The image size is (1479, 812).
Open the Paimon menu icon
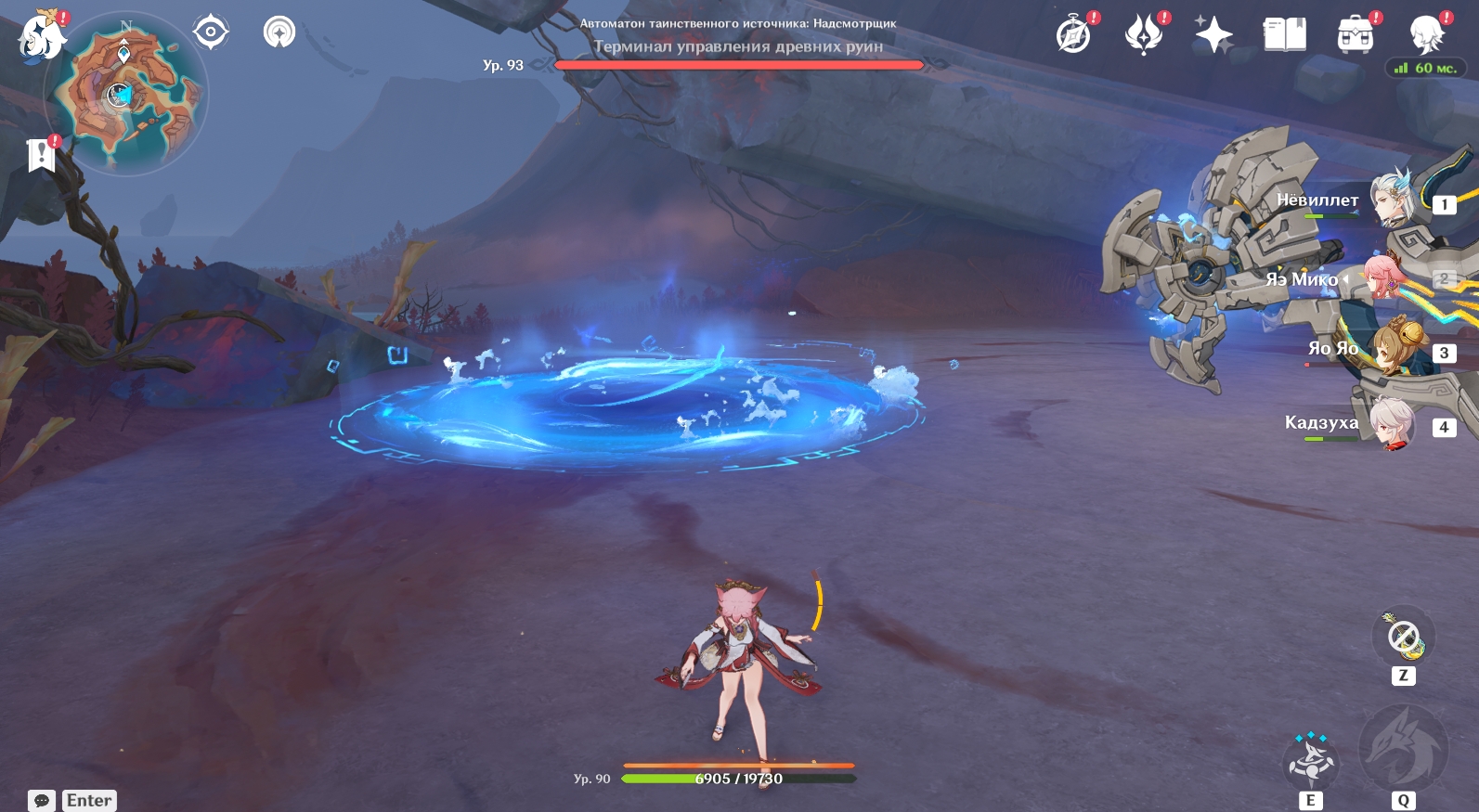pos(42,37)
